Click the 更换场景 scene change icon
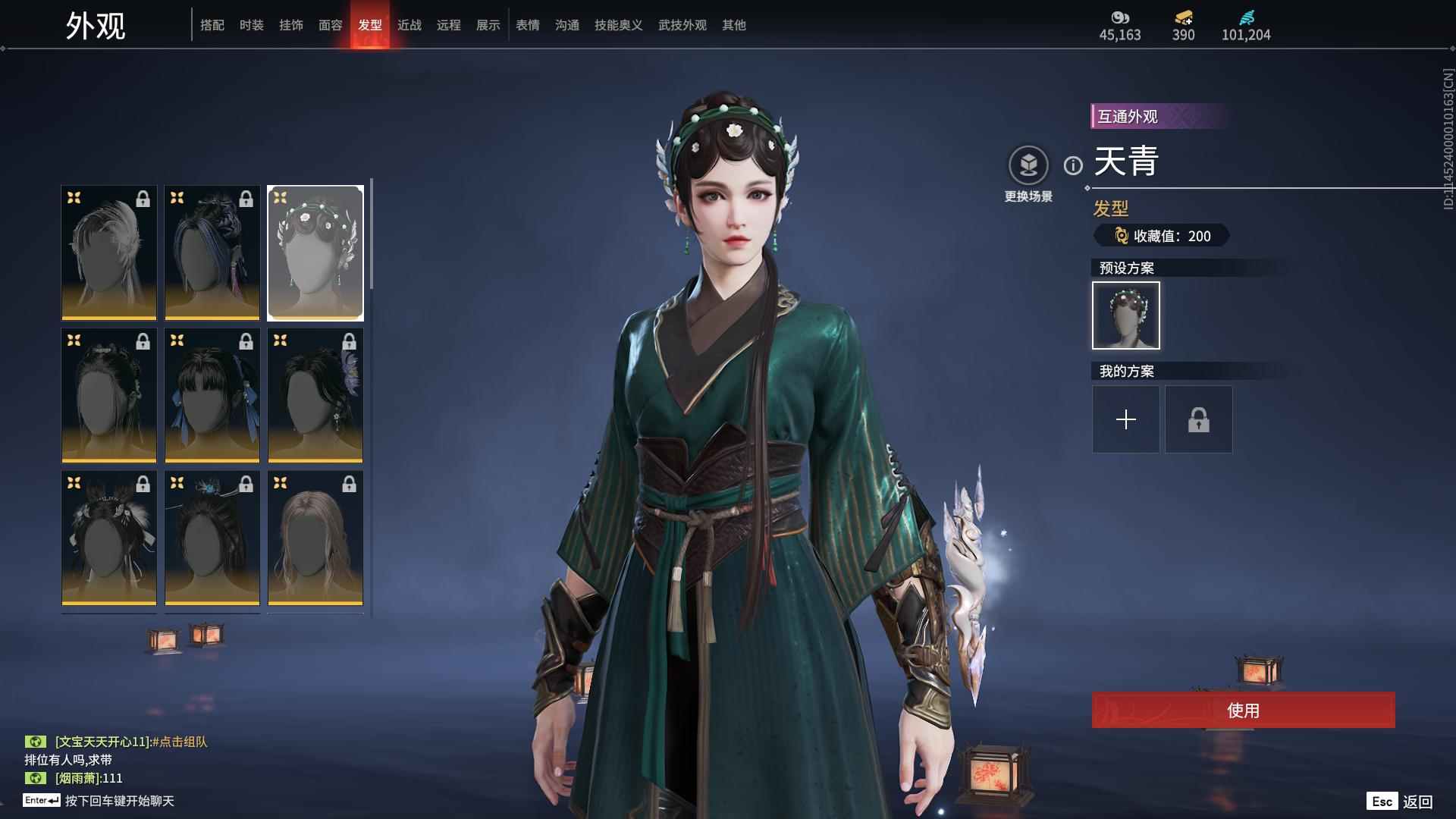 click(1028, 163)
